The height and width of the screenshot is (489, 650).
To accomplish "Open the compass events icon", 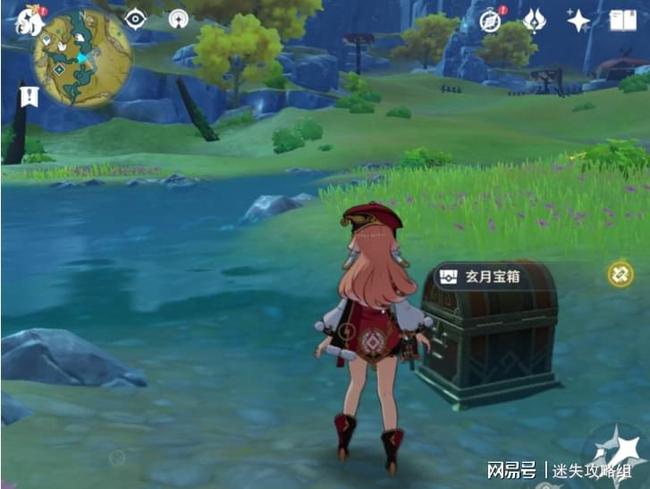I will 491,20.
